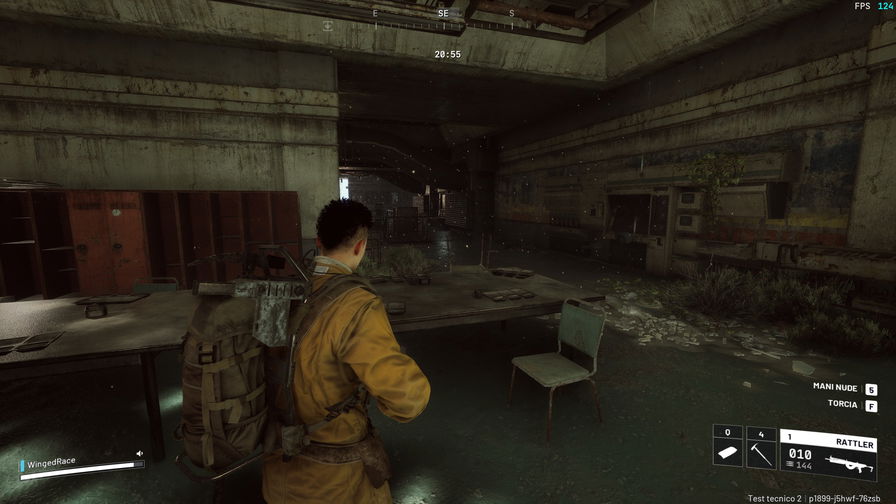Click the WingedRace player name tag

click(x=52, y=463)
